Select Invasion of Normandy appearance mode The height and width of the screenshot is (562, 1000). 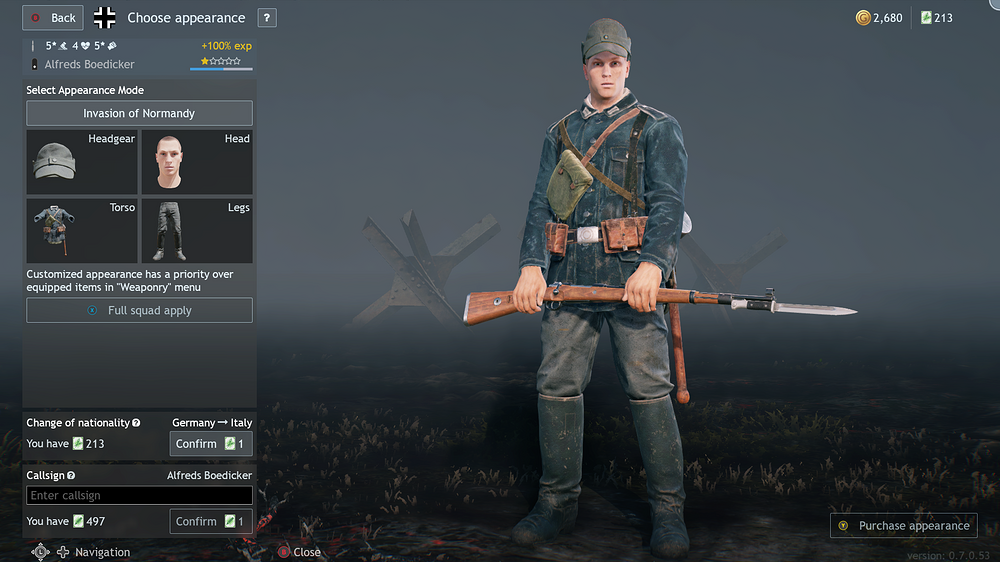pyautogui.click(x=139, y=113)
